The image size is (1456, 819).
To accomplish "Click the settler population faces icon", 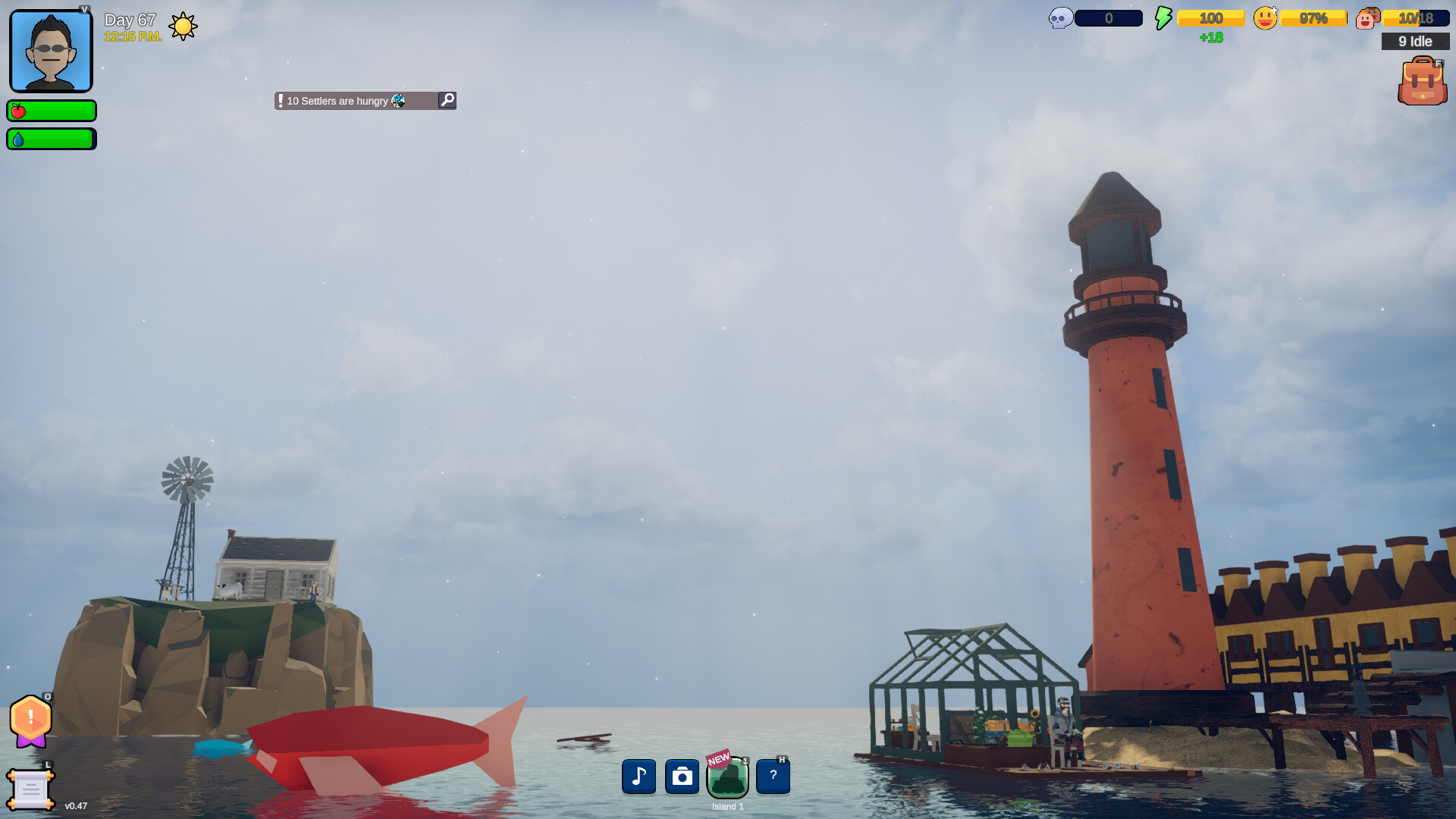I will tap(1367, 17).
